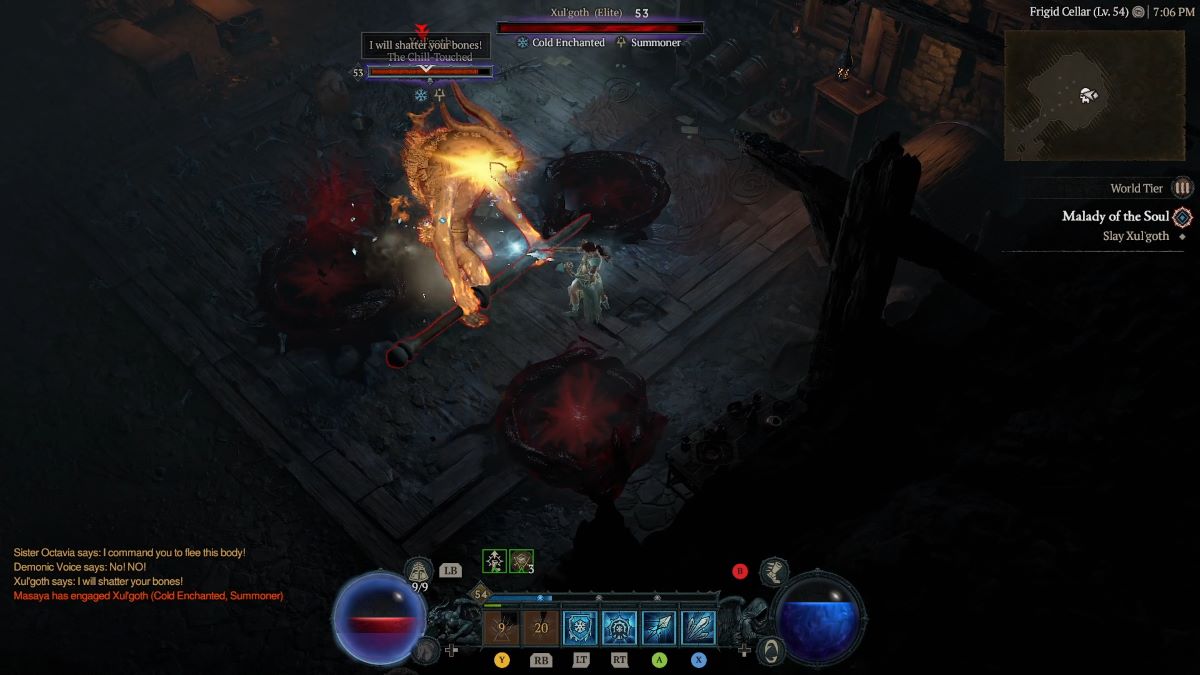
Task: Drink a healing potion from the 9/9 icon
Action: pos(420,572)
